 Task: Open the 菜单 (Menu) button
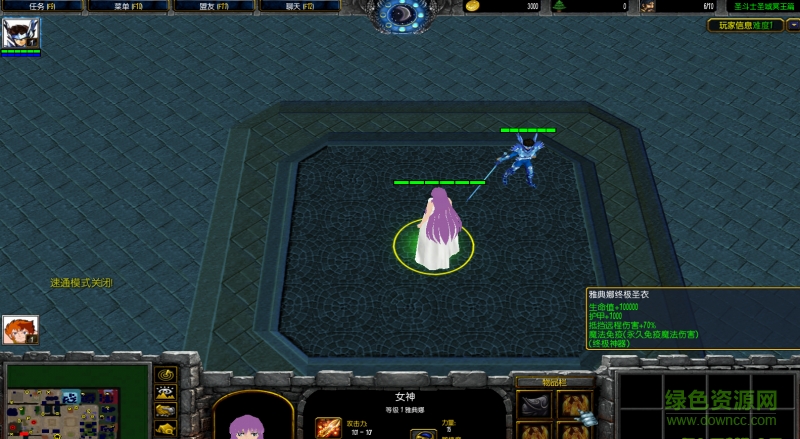(x=127, y=6)
